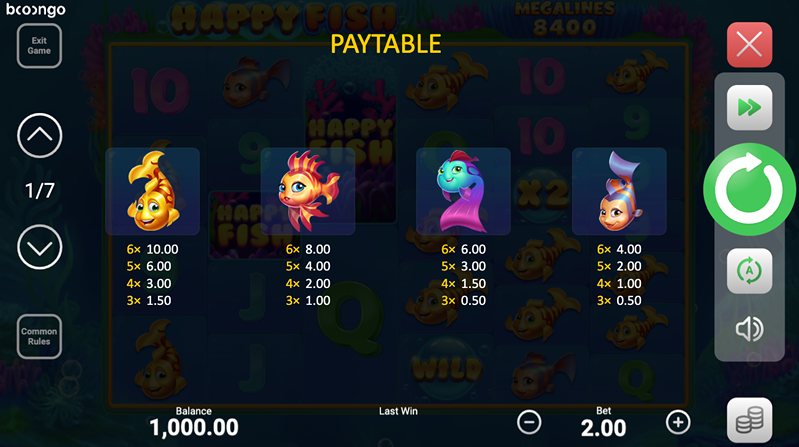
Task: Open the coin stack bet menu
Action: coord(749,421)
